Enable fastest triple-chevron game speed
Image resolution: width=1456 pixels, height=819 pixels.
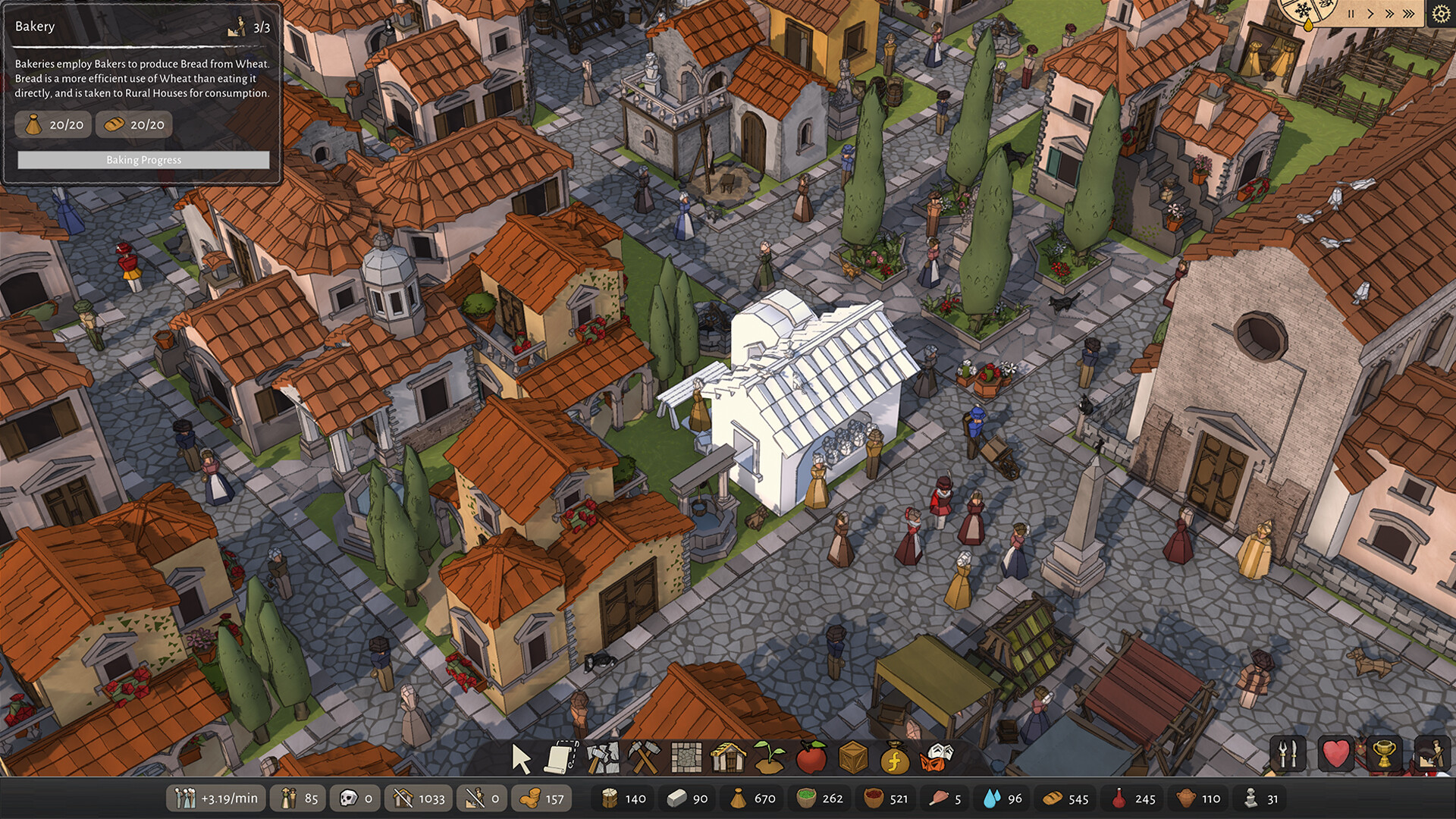[x=1407, y=12]
